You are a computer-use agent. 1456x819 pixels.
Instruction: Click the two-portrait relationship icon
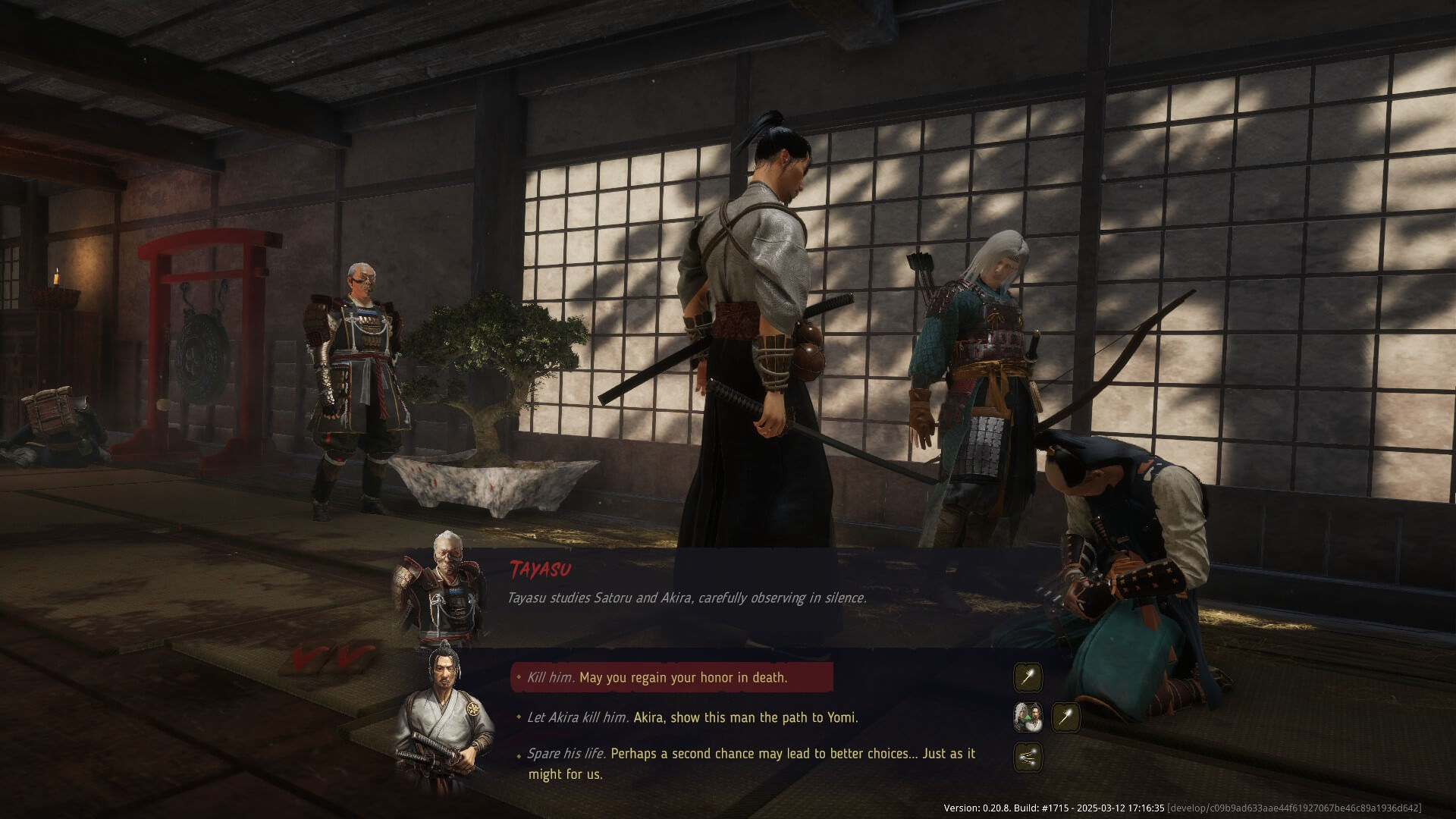coord(1028,717)
